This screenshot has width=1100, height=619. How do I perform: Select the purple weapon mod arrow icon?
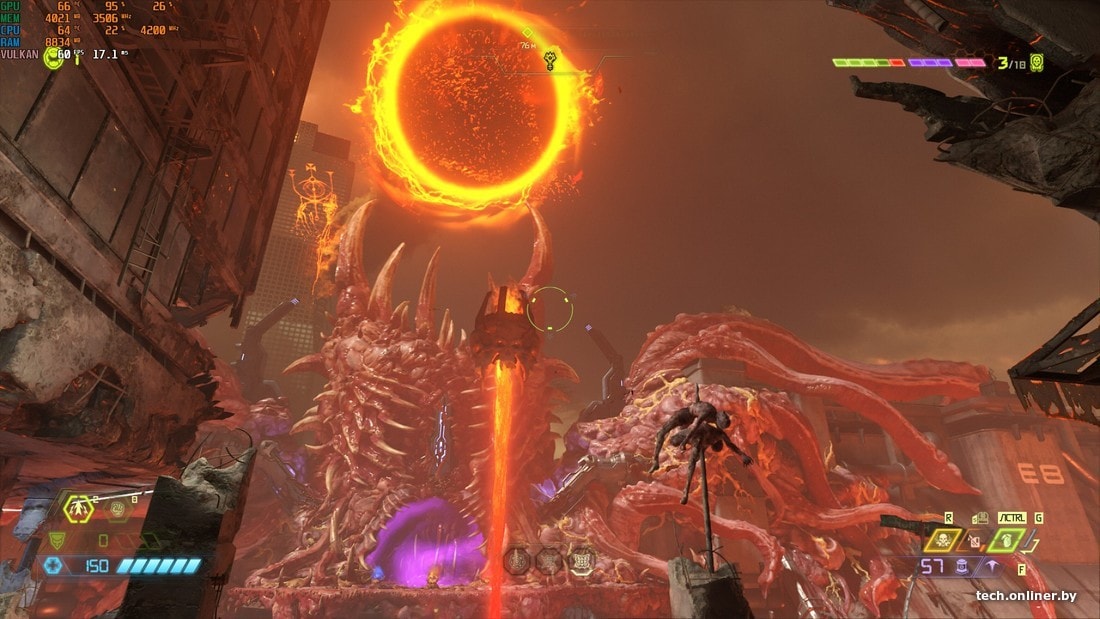click(x=991, y=567)
